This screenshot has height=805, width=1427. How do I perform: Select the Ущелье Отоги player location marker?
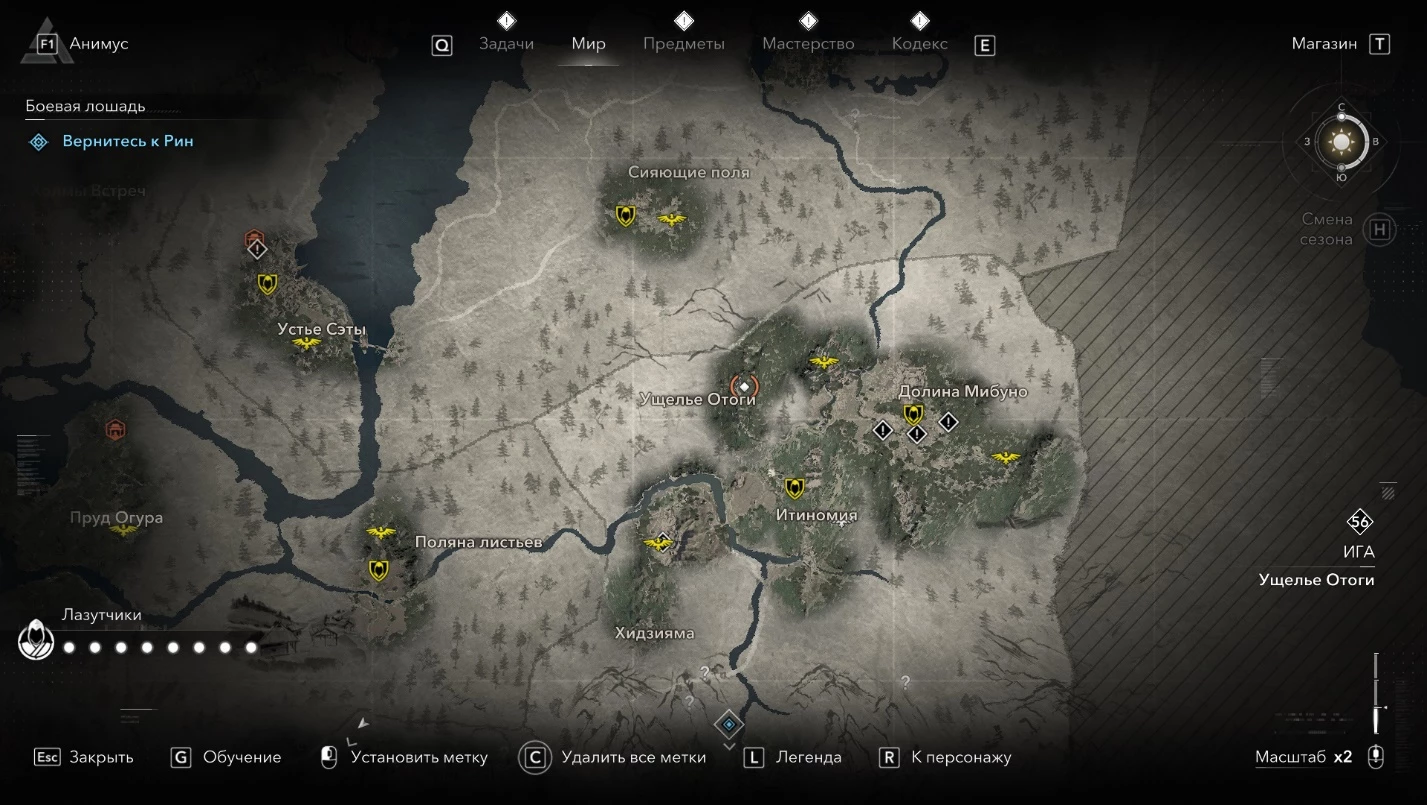pyautogui.click(x=743, y=386)
